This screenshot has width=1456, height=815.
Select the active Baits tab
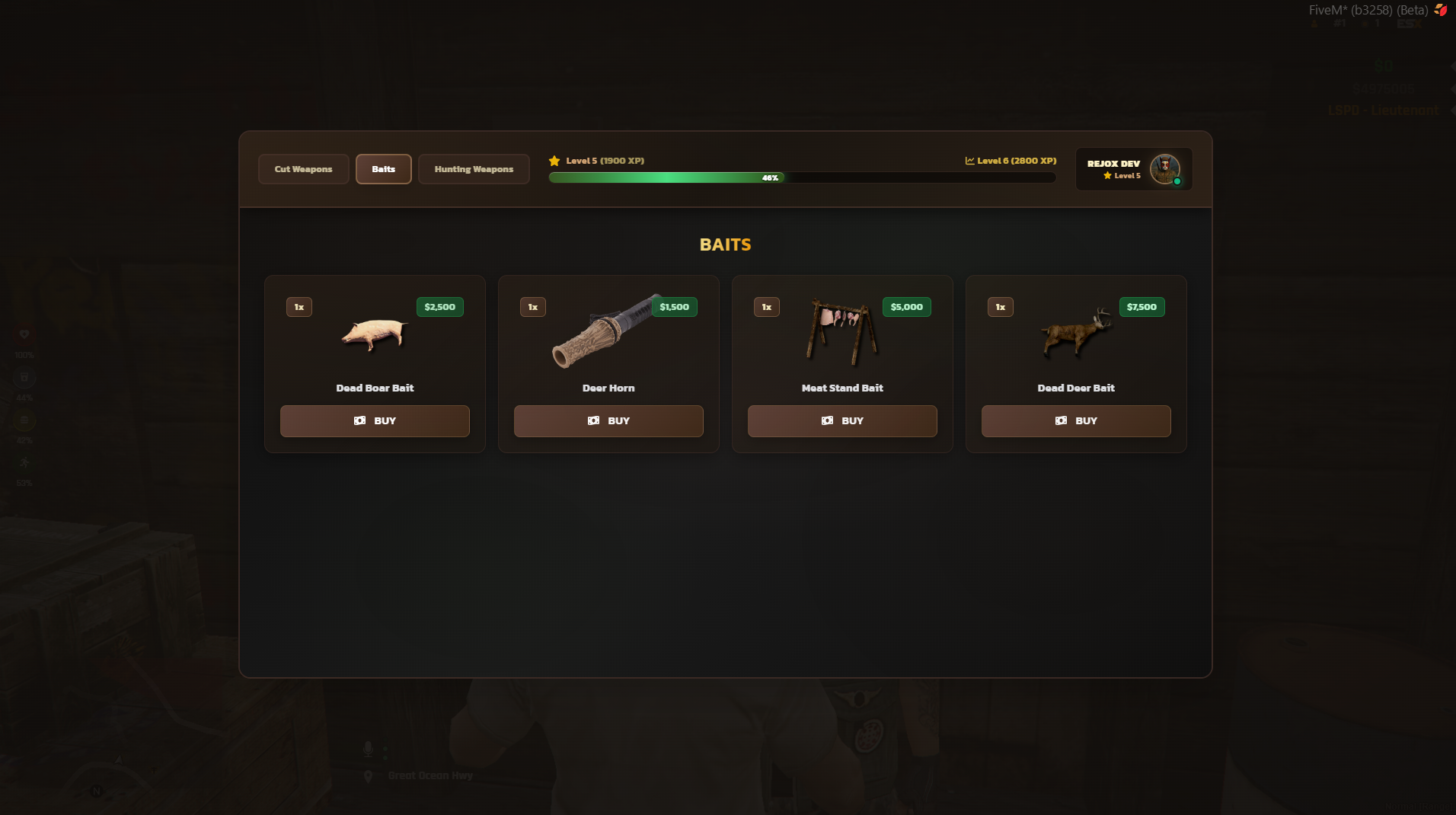coord(383,169)
